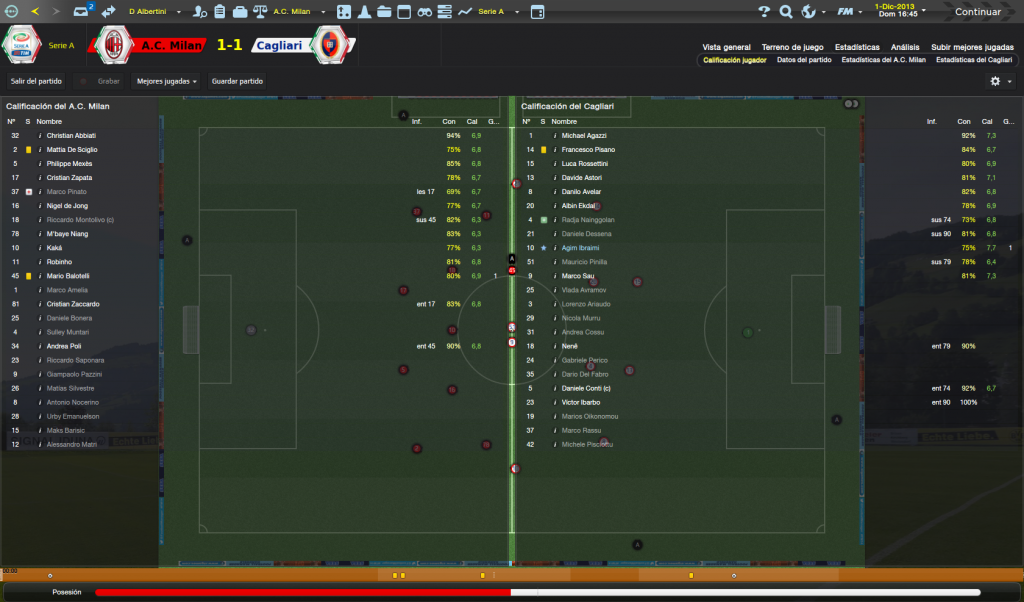View Datos del partido subtab
The height and width of the screenshot is (602, 1024).
(x=804, y=60)
